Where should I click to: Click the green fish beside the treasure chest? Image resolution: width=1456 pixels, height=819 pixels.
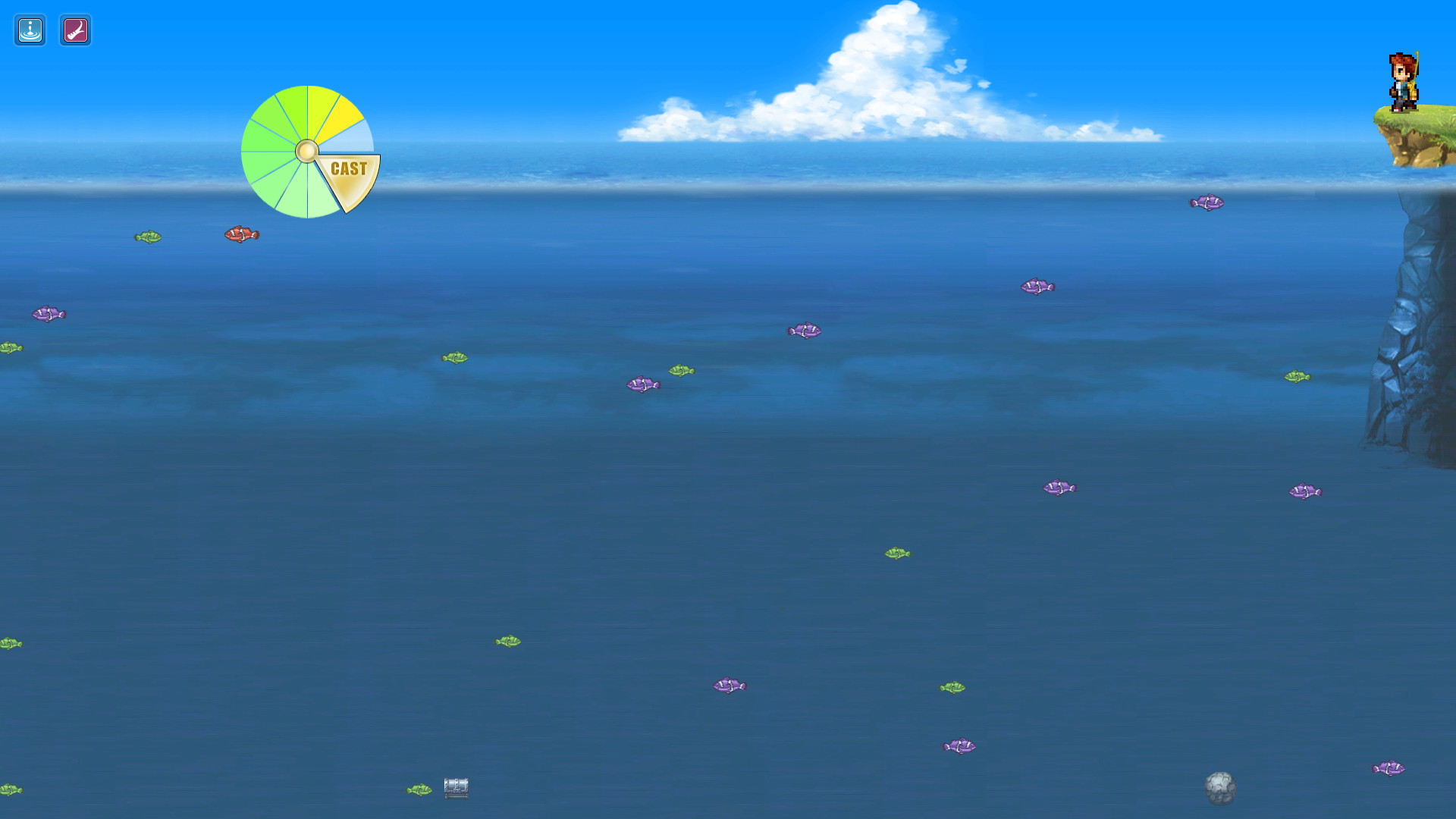coord(421,789)
